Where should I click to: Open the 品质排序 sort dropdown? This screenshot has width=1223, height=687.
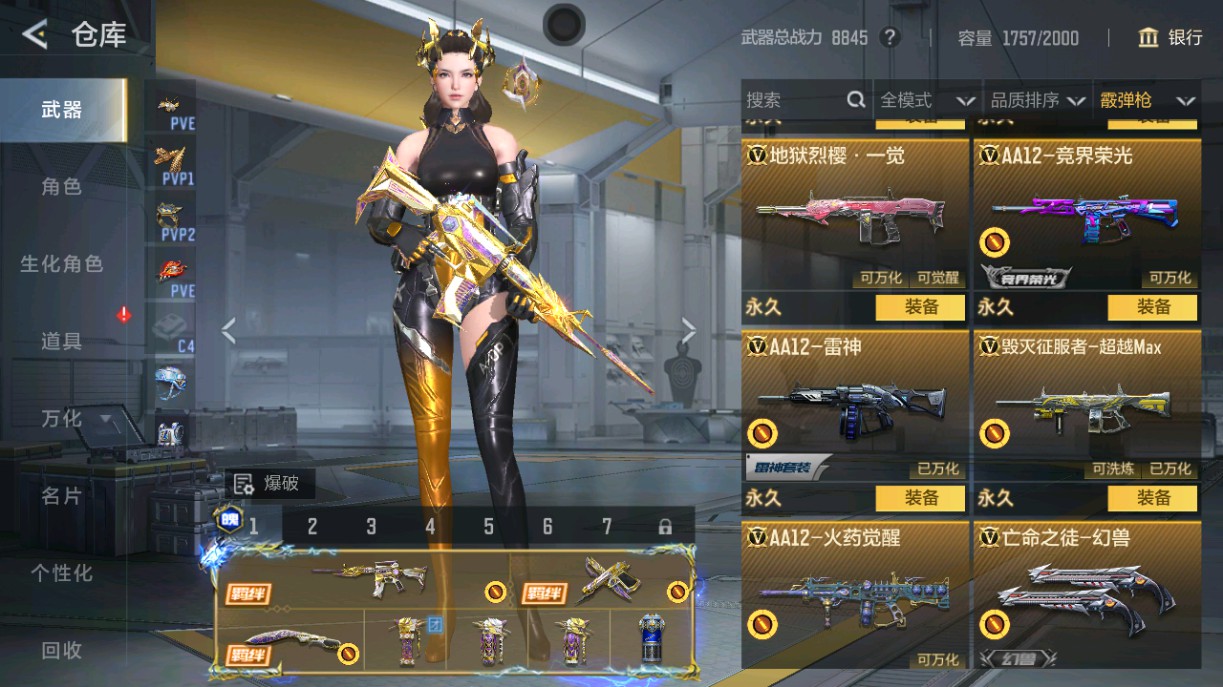coord(1037,100)
